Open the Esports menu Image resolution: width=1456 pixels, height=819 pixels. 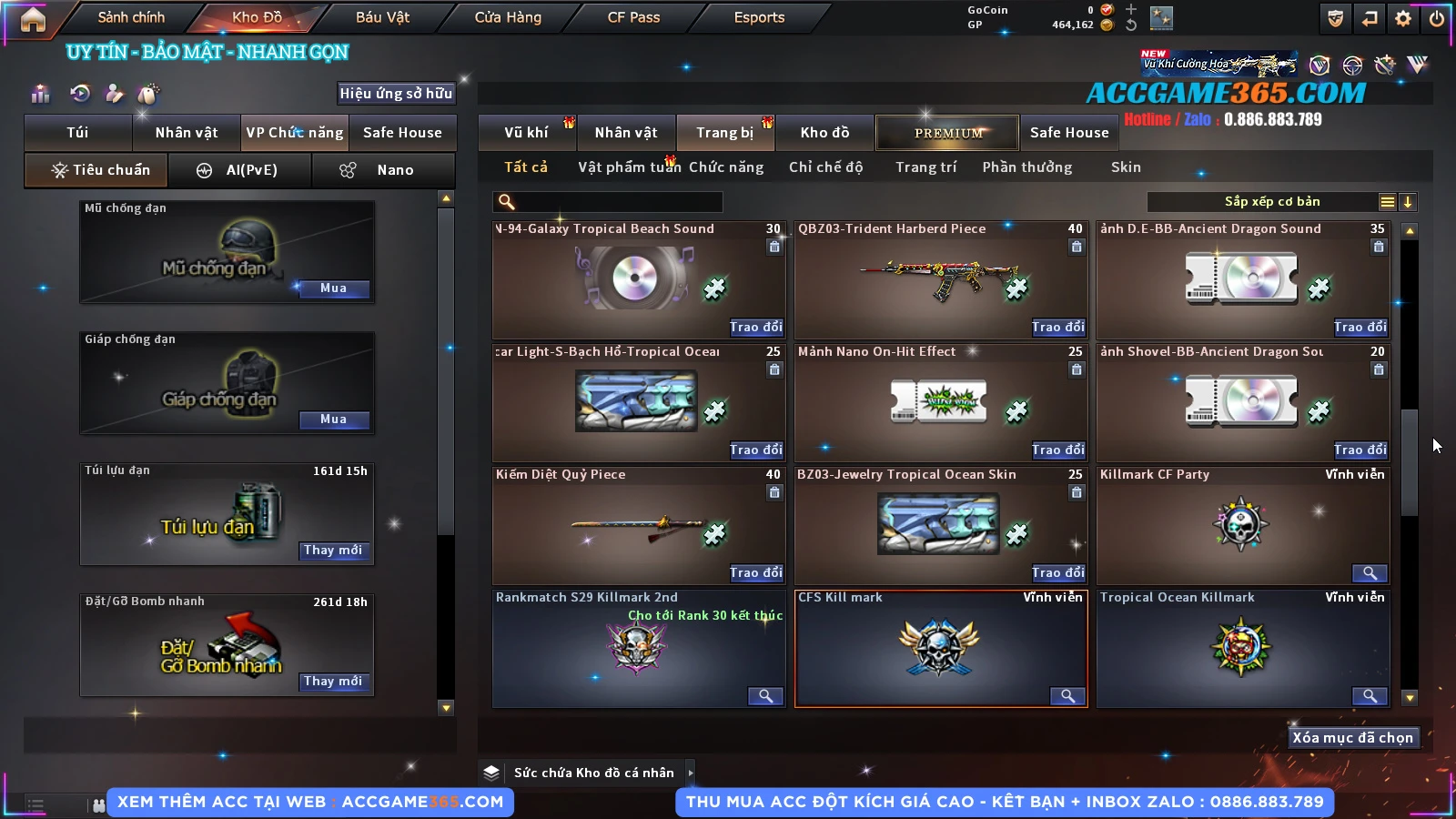759,17
